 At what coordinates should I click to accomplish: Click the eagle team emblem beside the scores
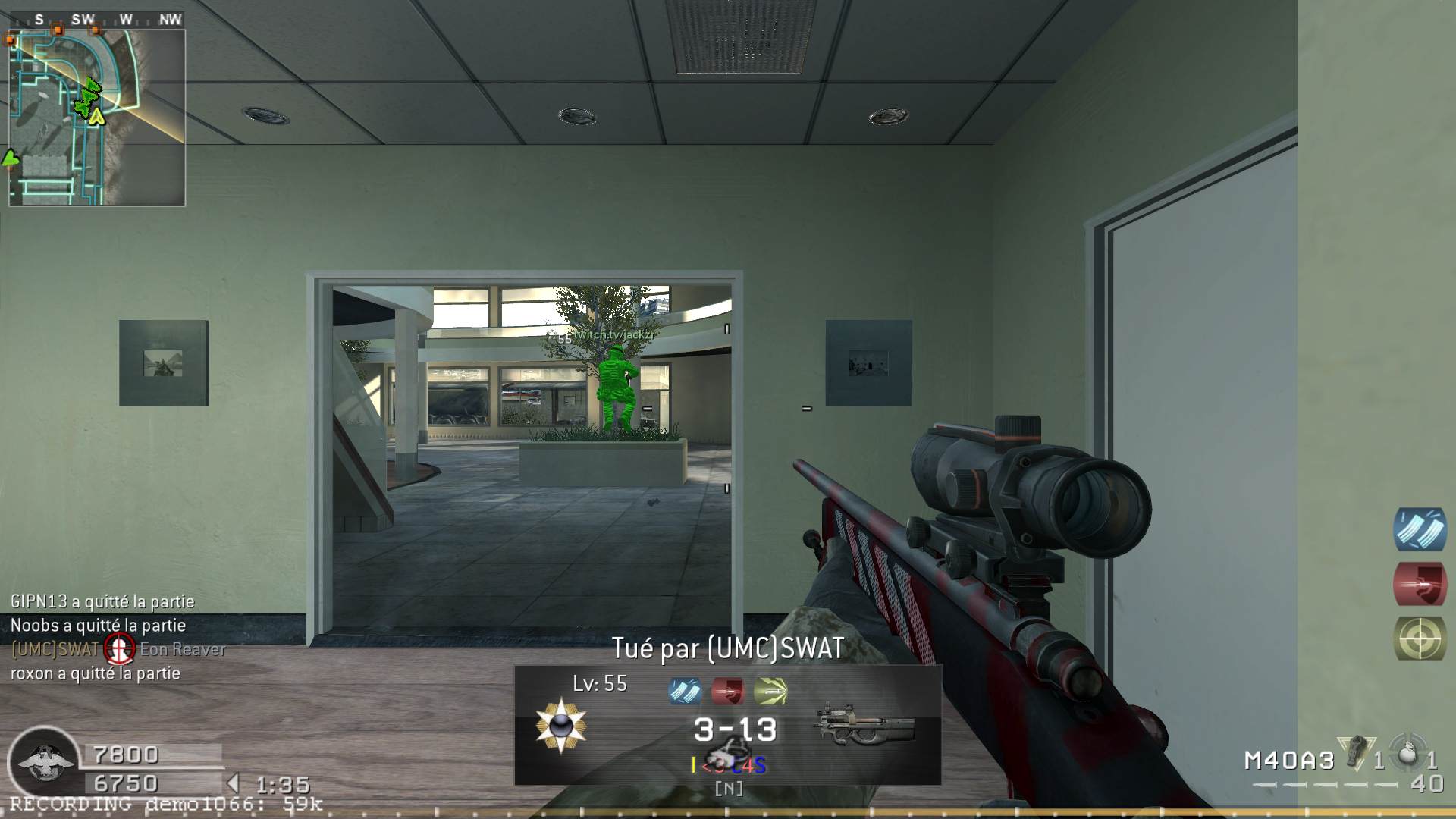click(x=45, y=761)
